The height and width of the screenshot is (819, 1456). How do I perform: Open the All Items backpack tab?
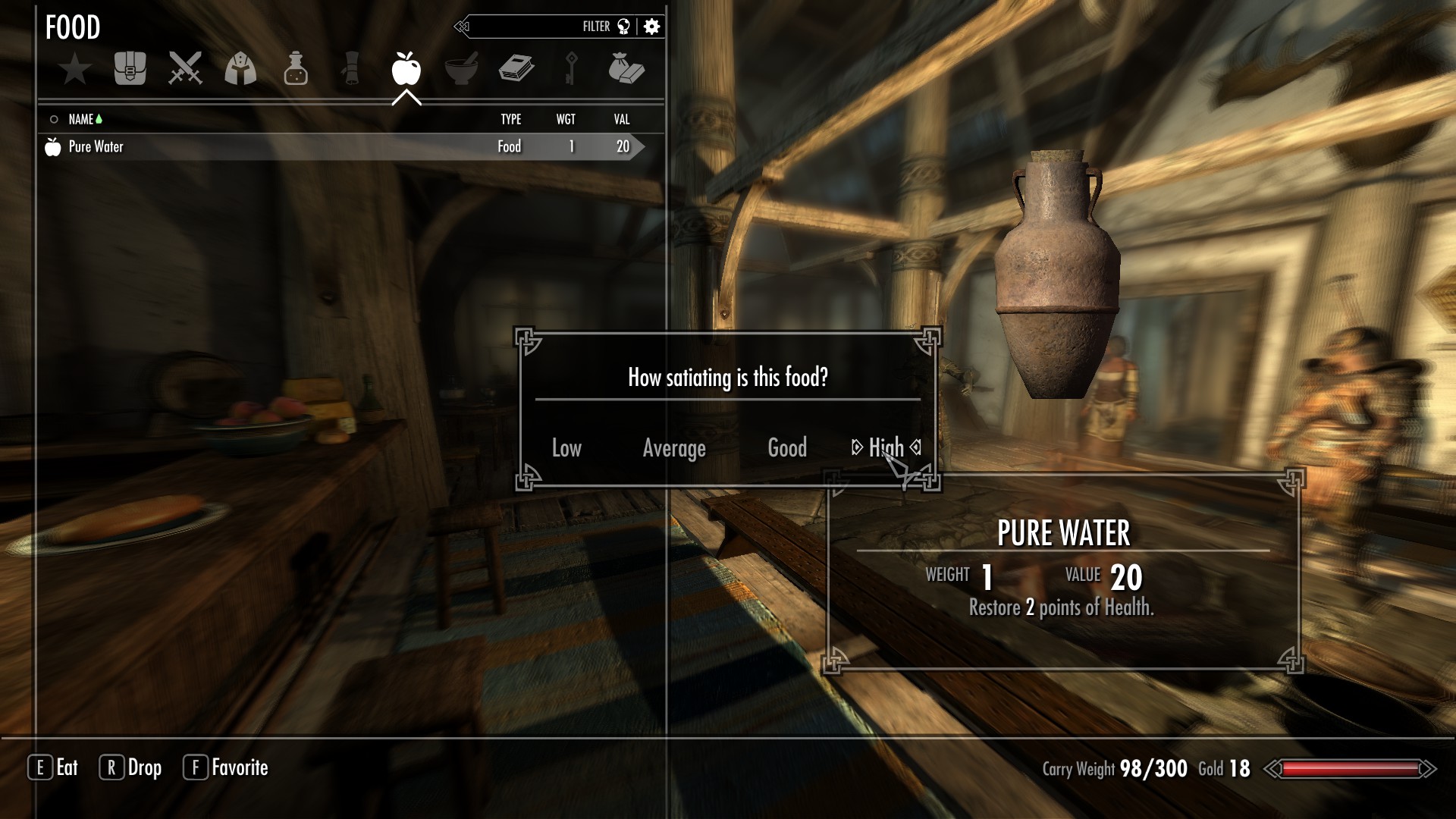(130, 69)
